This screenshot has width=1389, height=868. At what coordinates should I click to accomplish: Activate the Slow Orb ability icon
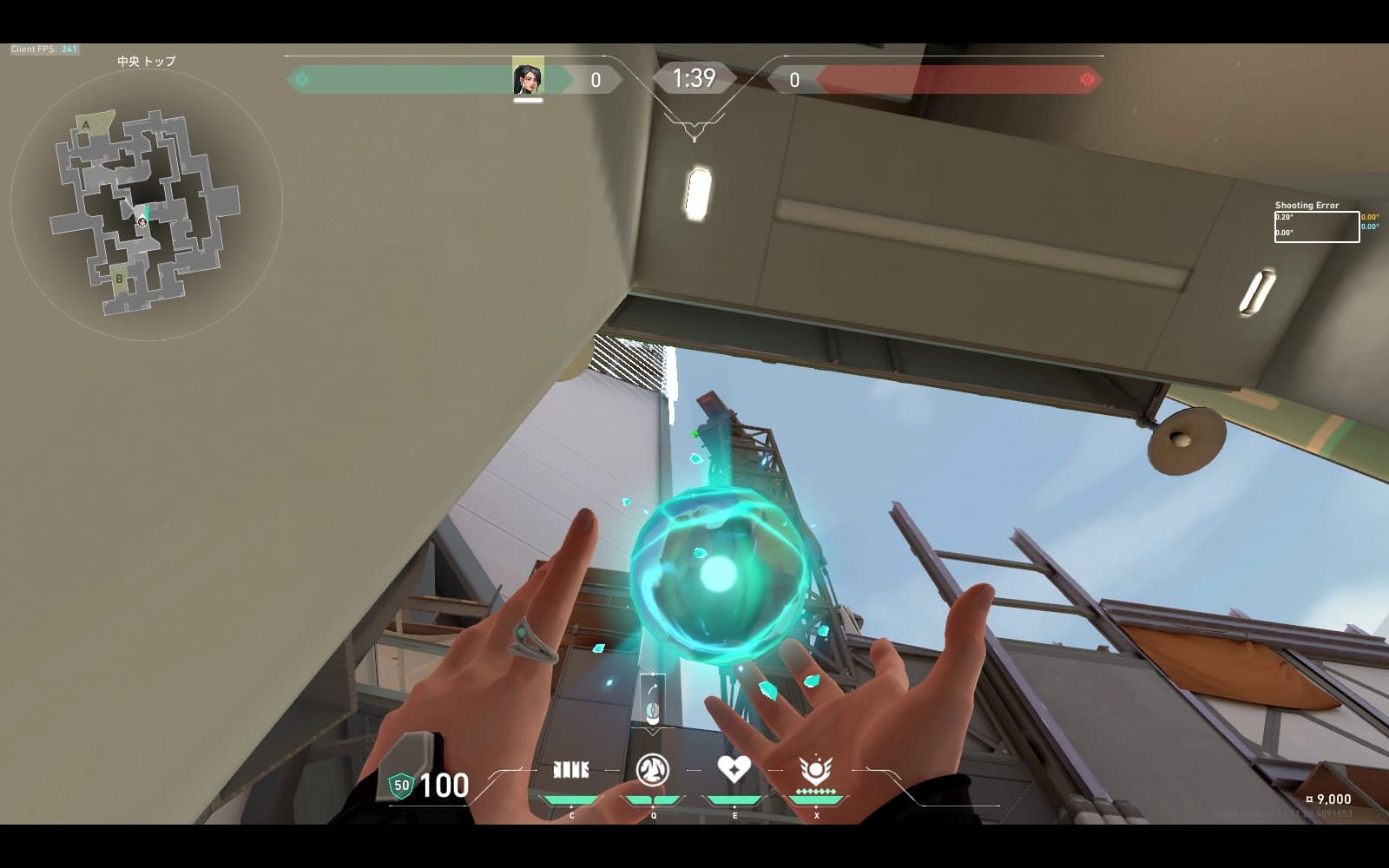[653, 770]
